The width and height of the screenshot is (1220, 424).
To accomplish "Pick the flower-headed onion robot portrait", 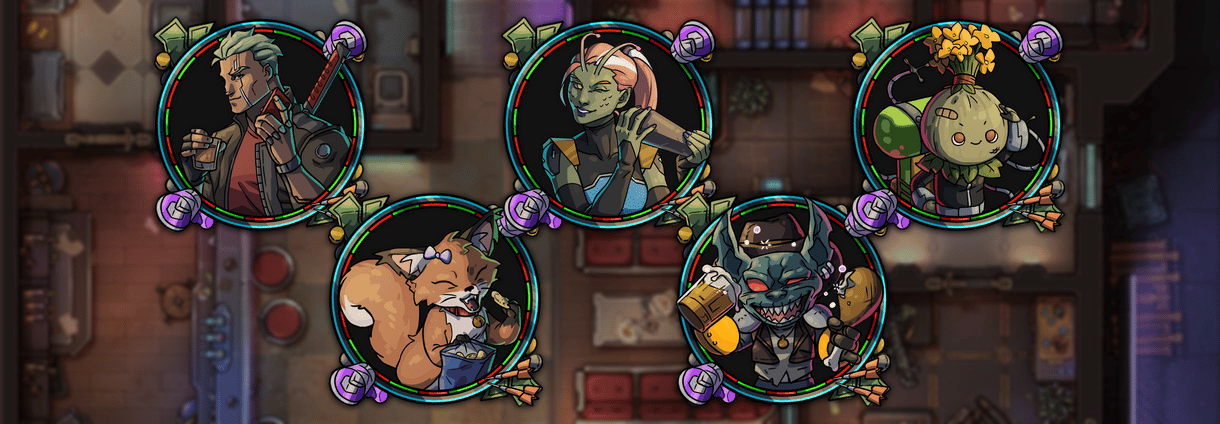I will (x=957, y=124).
